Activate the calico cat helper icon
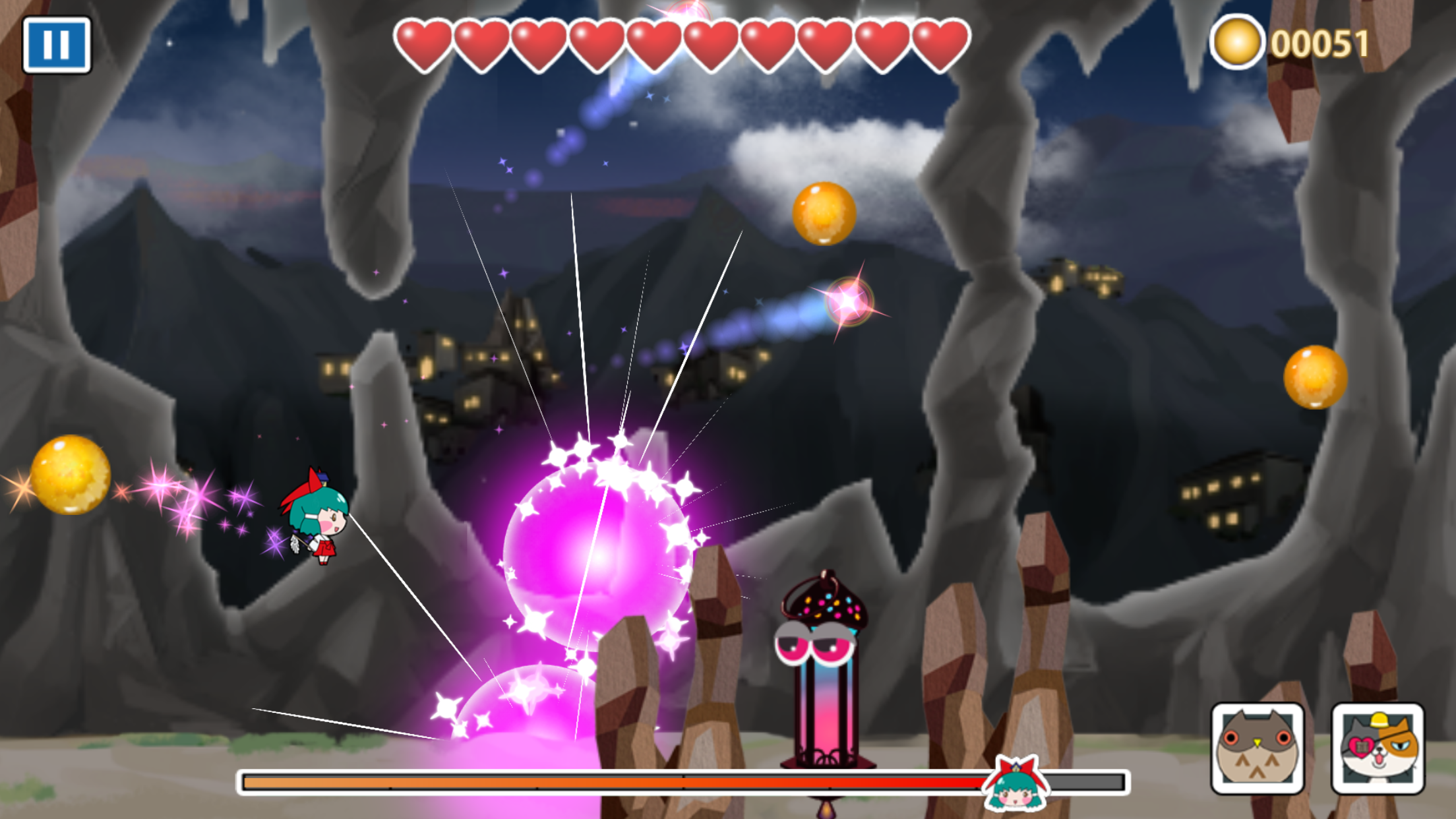 click(x=1378, y=748)
